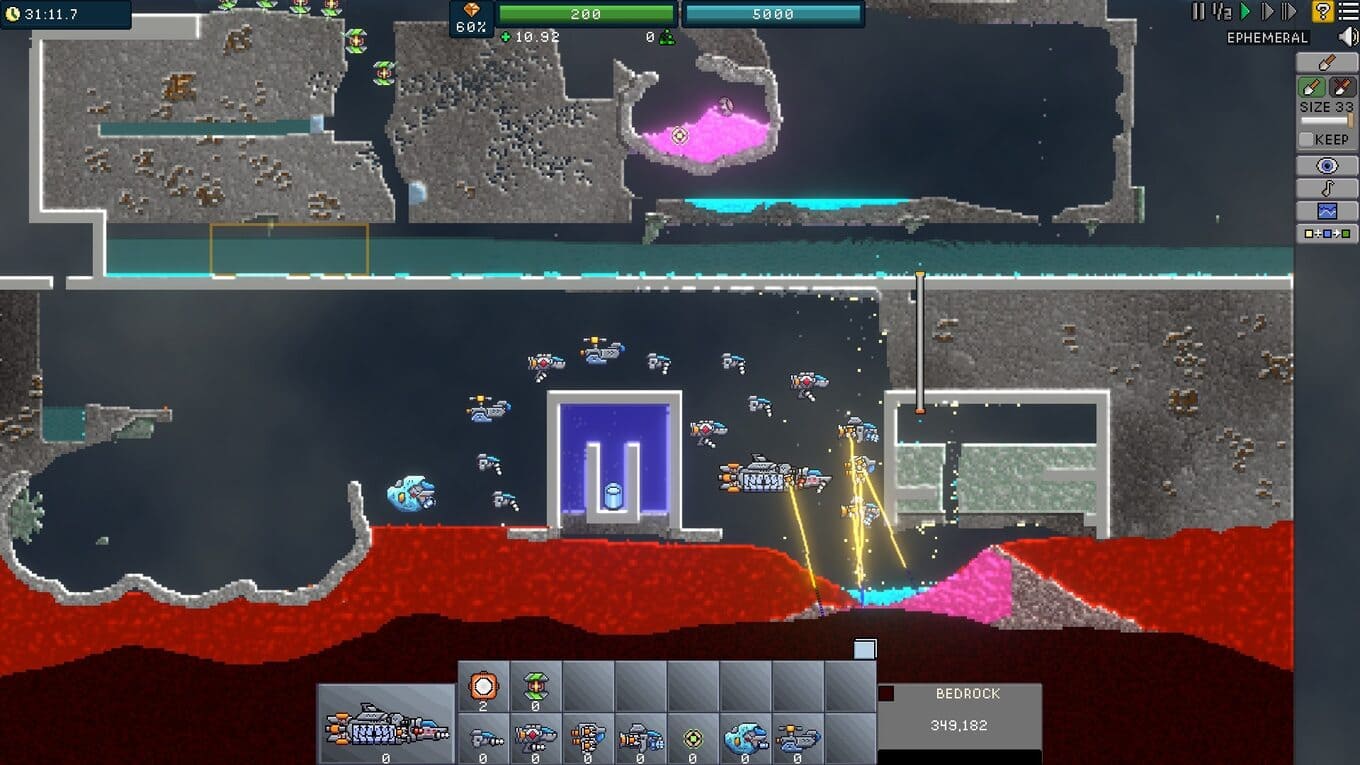Select the orange orb item slot
Viewport: 1360px width, 765px height.
pyautogui.click(x=484, y=686)
